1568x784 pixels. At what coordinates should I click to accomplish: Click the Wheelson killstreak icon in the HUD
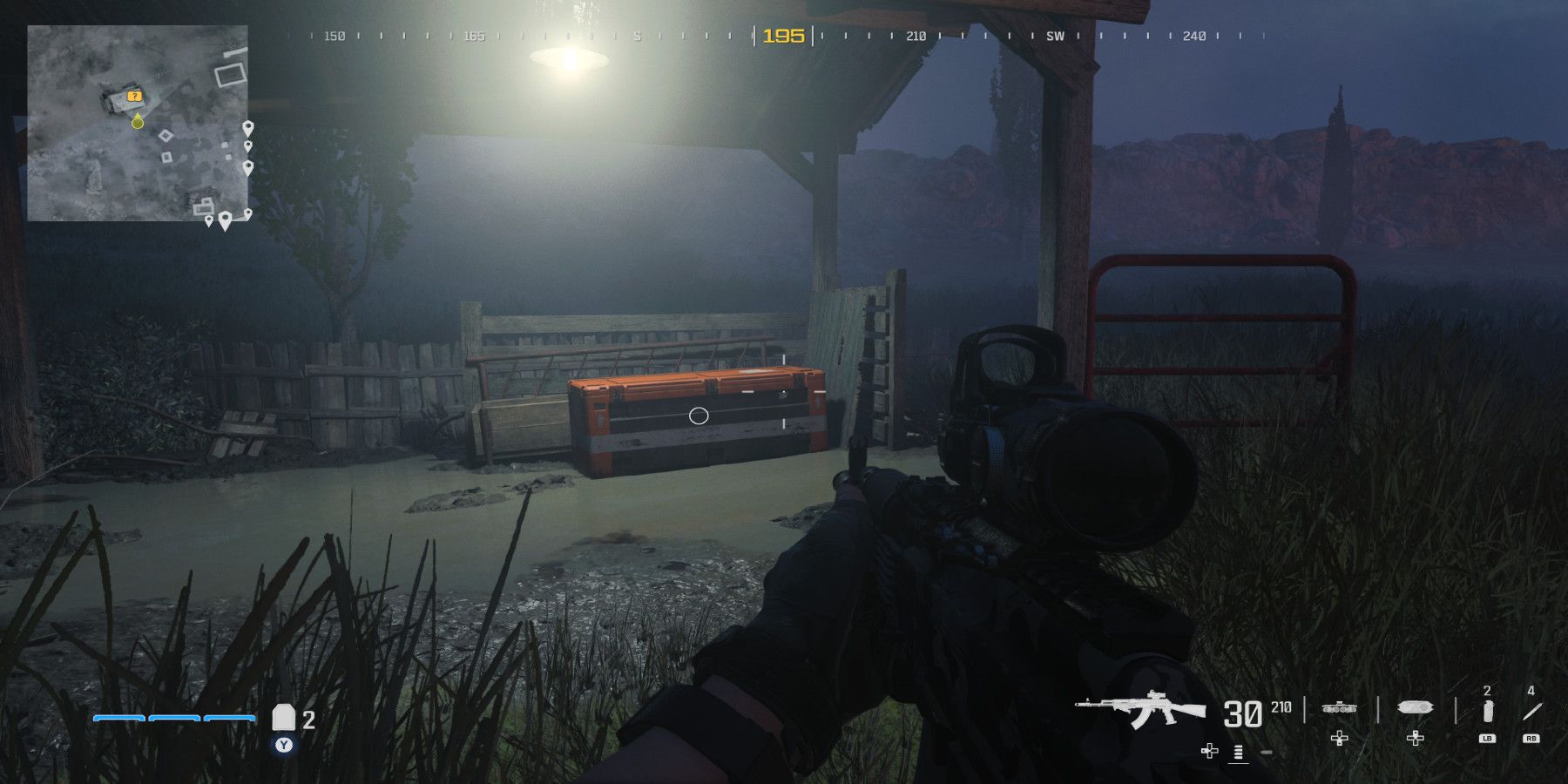pos(1339,708)
